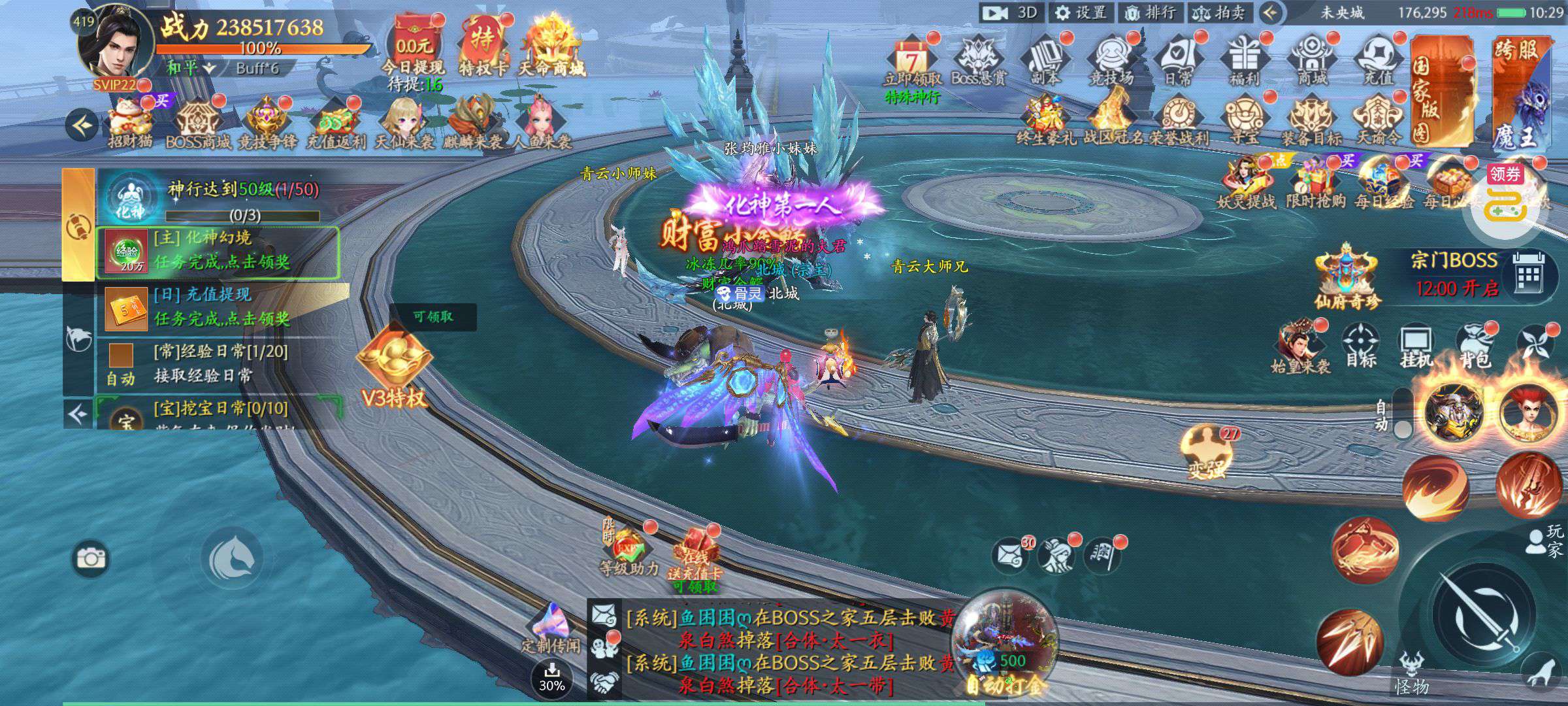The width and height of the screenshot is (1568, 706).
Task: Start 挂机 auto-battle mode
Action: click(x=1416, y=346)
